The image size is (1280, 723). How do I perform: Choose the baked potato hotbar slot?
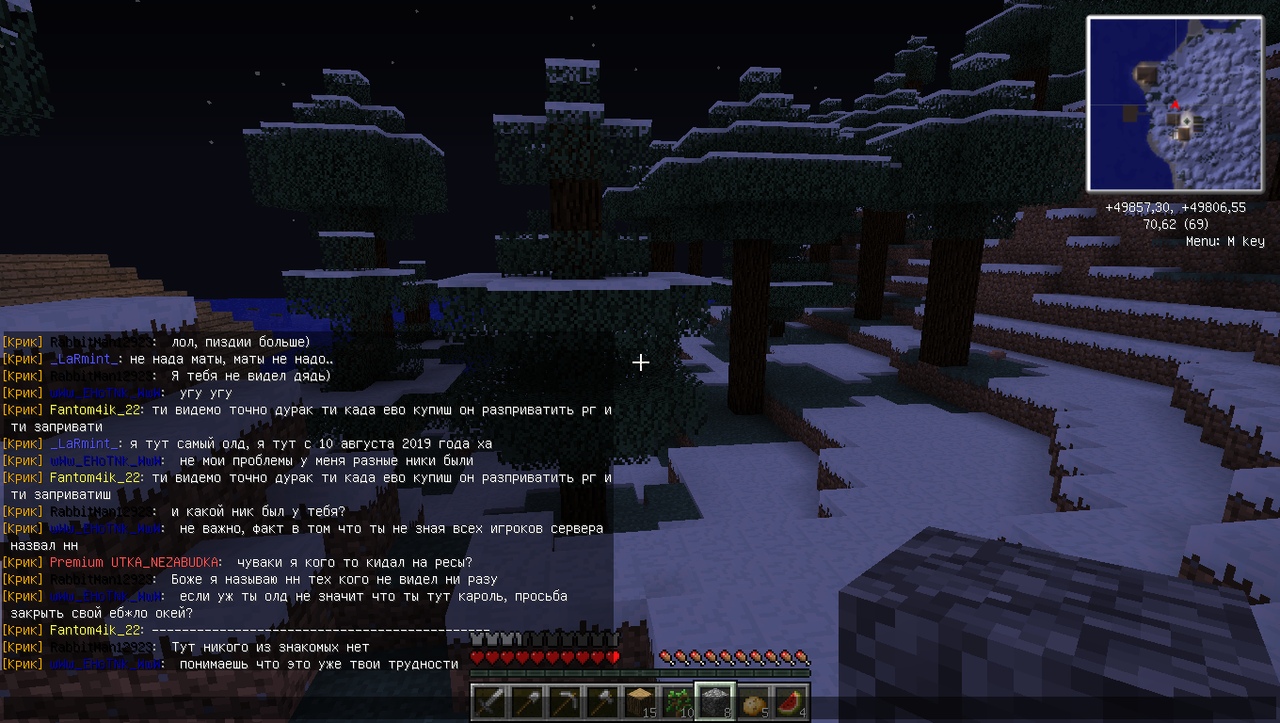point(754,701)
